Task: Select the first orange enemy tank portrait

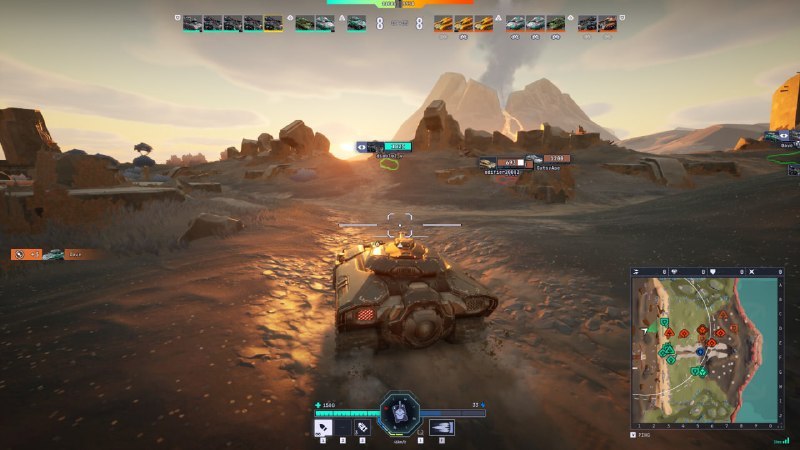Action: 443,23
